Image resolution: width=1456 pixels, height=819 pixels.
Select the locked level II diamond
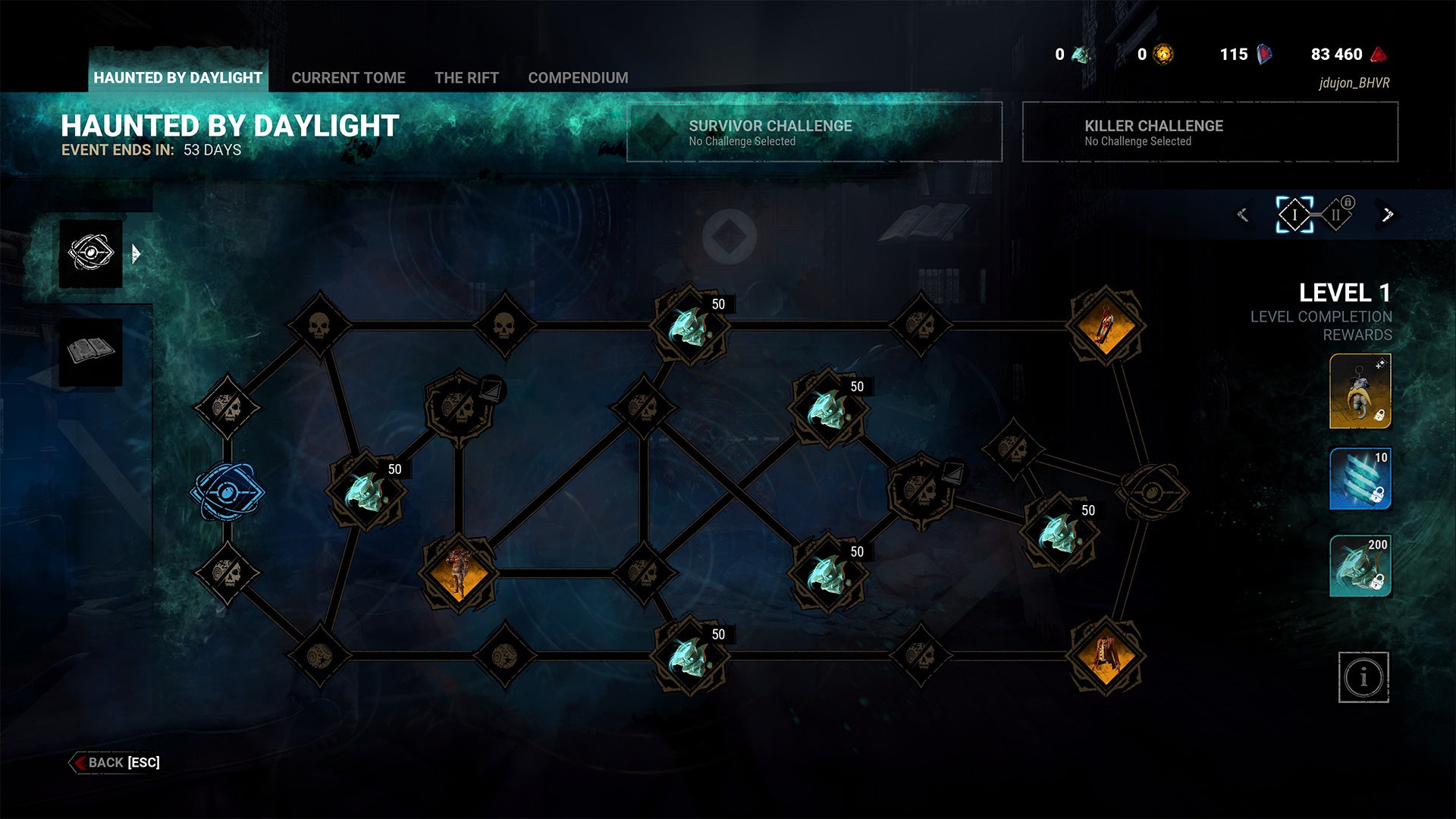coord(1336,215)
